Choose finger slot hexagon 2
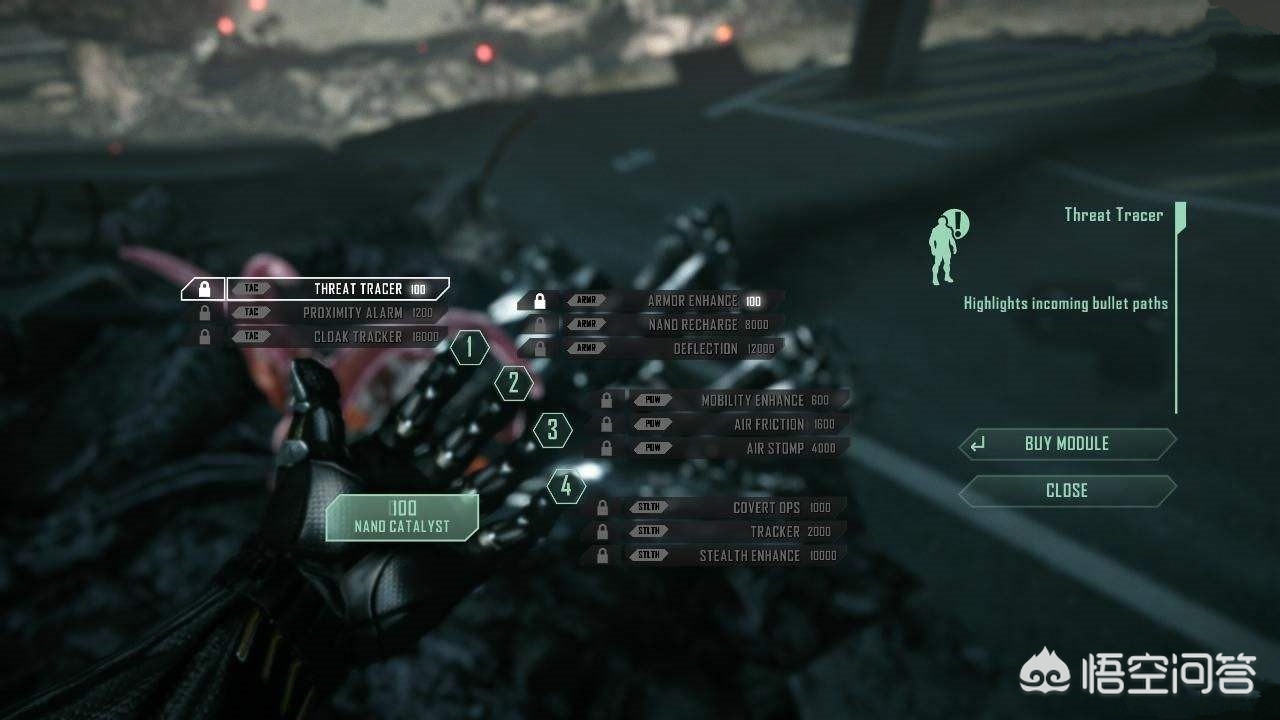Image resolution: width=1280 pixels, height=720 pixels. point(514,382)
